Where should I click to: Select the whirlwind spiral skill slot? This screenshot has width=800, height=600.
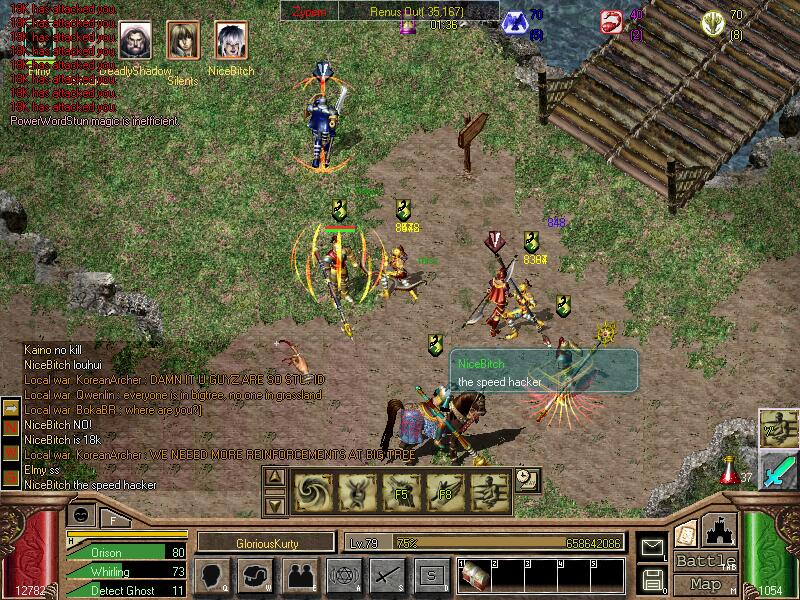[x=312, y=492]
